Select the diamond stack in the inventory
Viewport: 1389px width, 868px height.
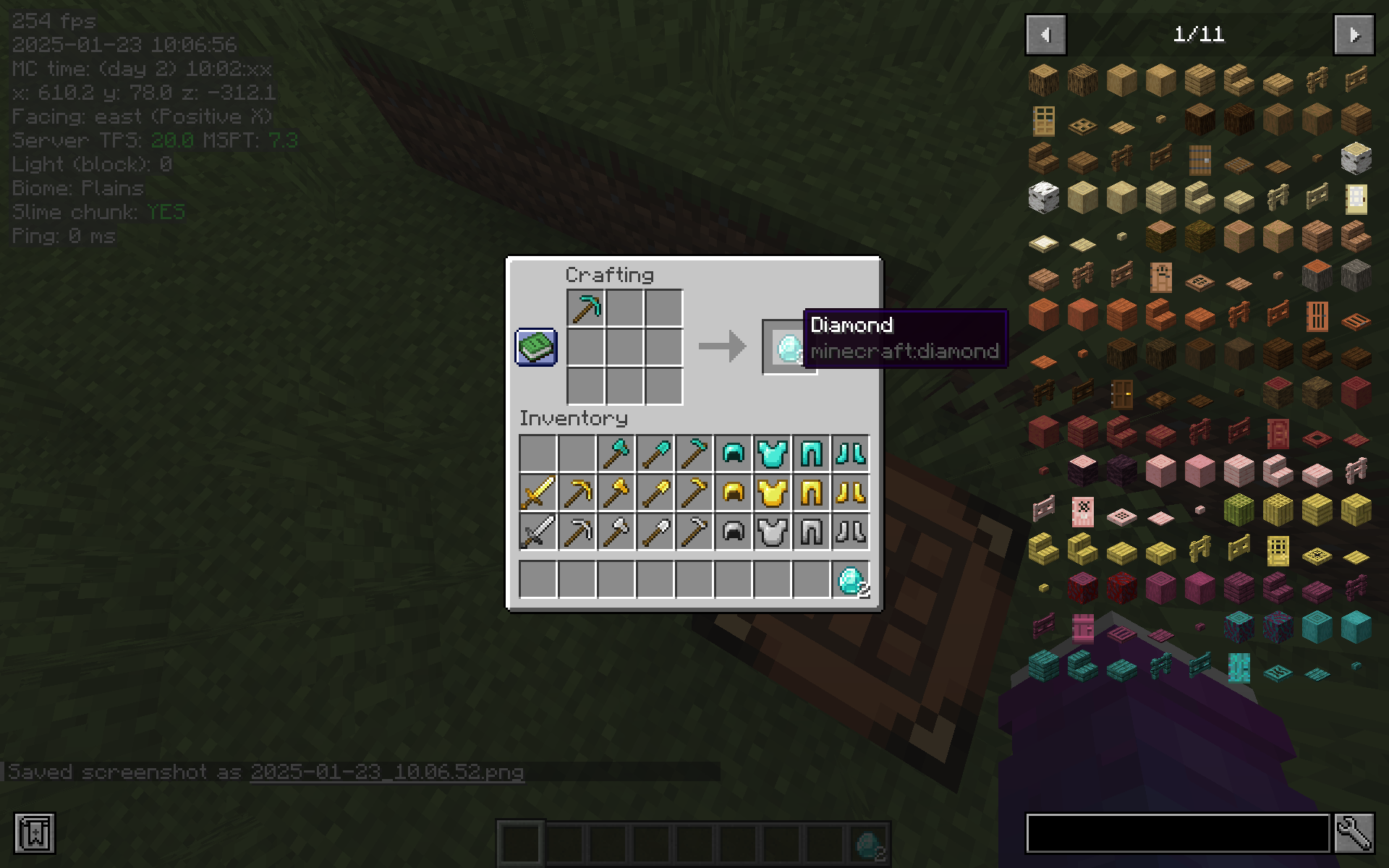coord(851,579)
